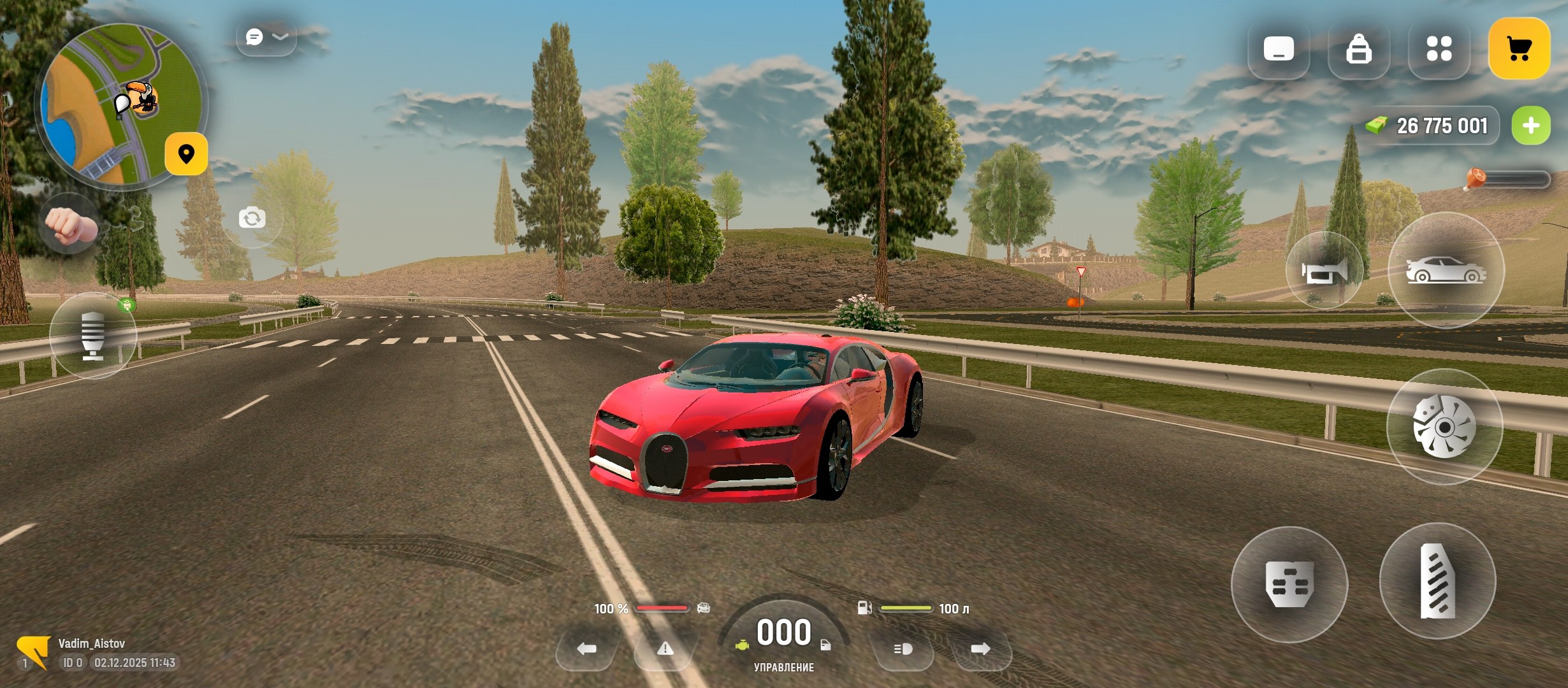
Task: Toggle the hazard warning lights
Action: pyautogui.click(x=666, y=650)
